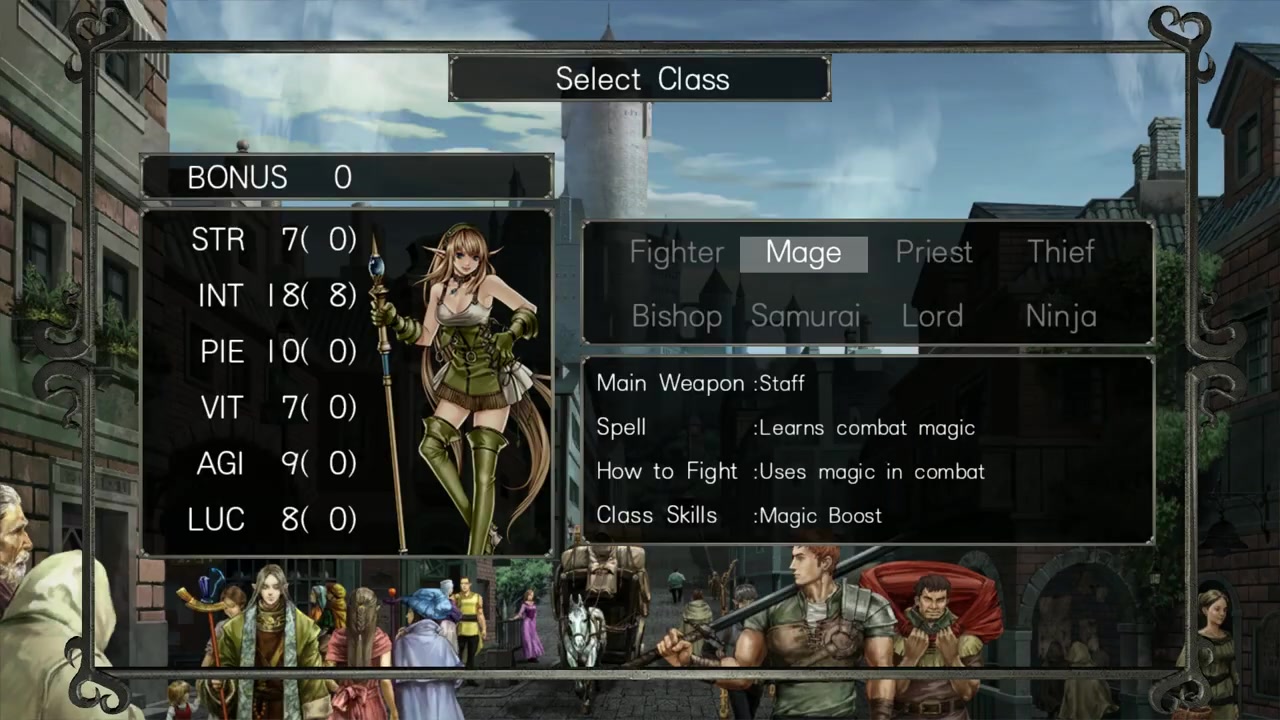Switch to the Thief class

click(x=1061, y=253)
